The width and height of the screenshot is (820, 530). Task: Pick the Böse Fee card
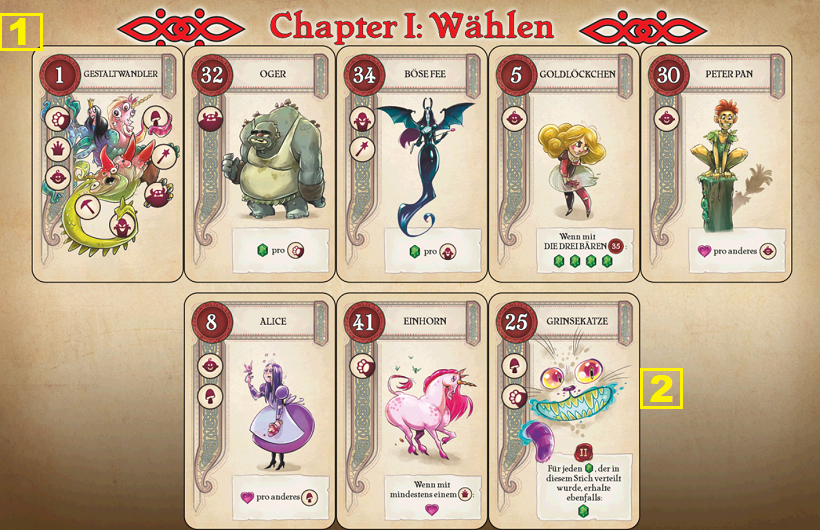[x=412, y=163]
